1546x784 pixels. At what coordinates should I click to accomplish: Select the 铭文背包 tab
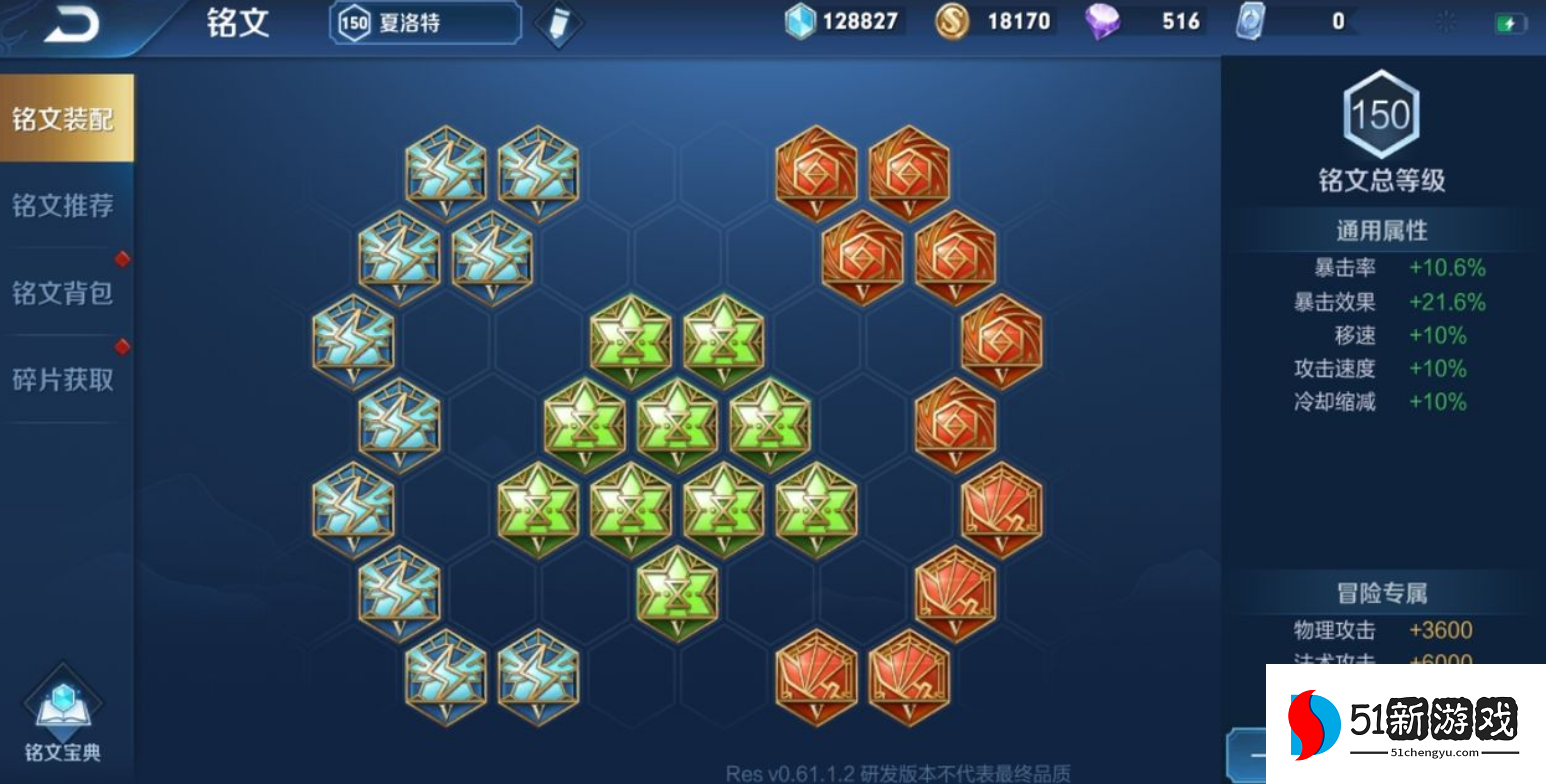coord(64,293)
